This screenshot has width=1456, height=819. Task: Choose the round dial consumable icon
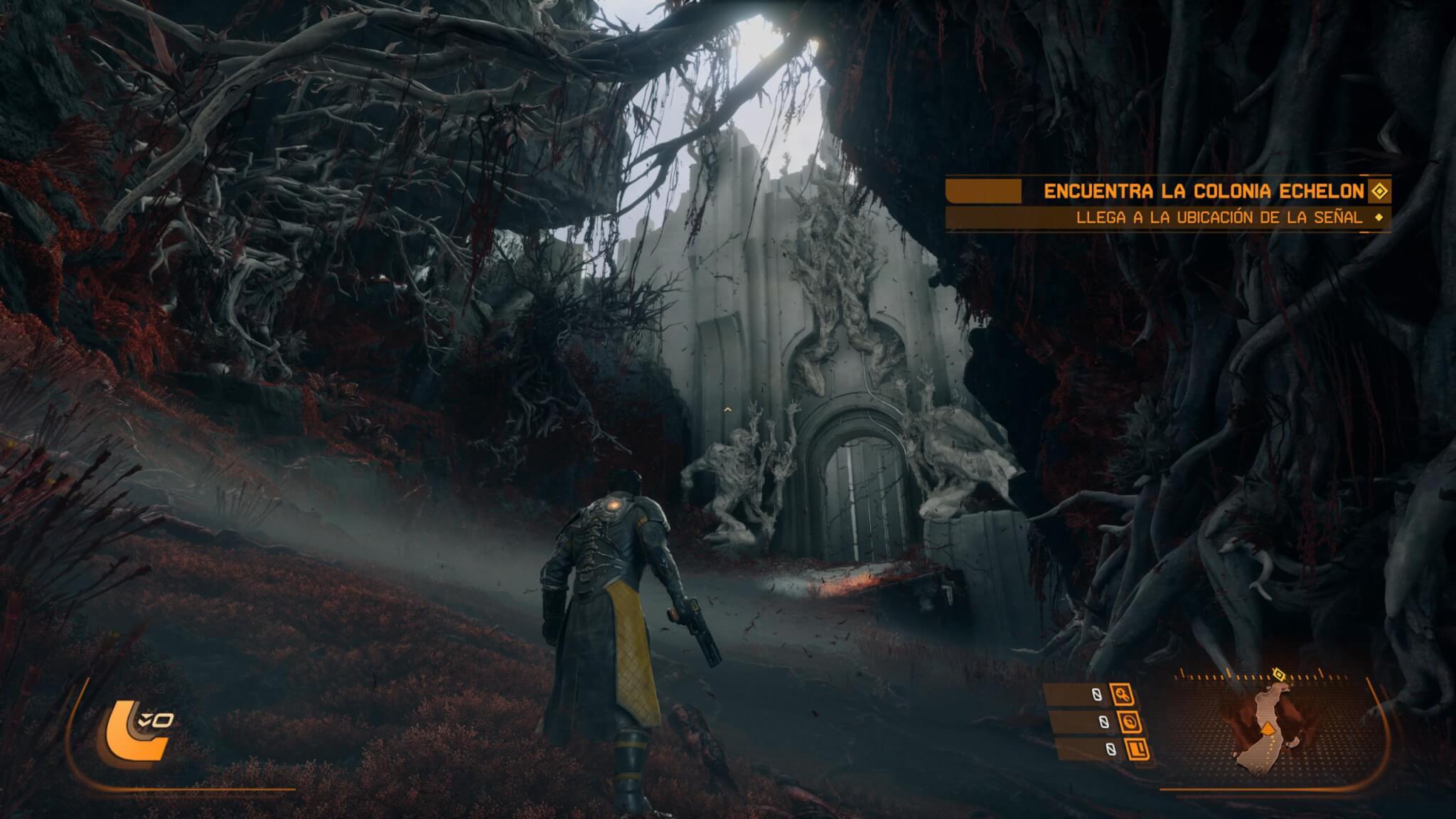1129,722
